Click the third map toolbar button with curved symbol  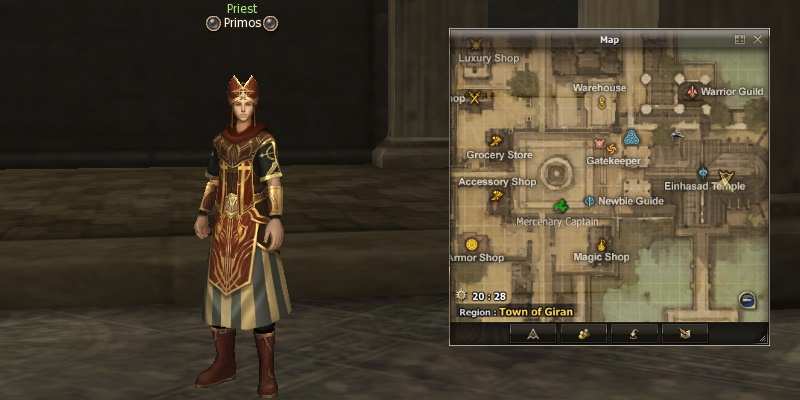634,334
